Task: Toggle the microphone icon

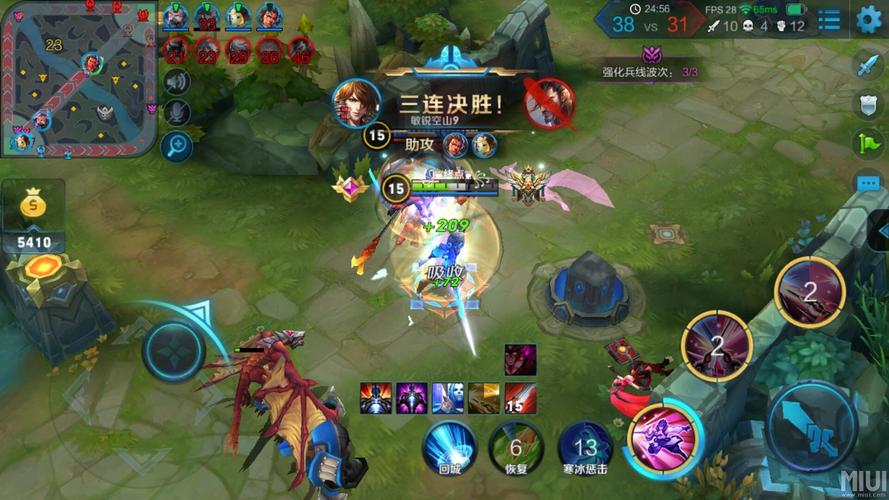Action: click(x=177, y=112)
